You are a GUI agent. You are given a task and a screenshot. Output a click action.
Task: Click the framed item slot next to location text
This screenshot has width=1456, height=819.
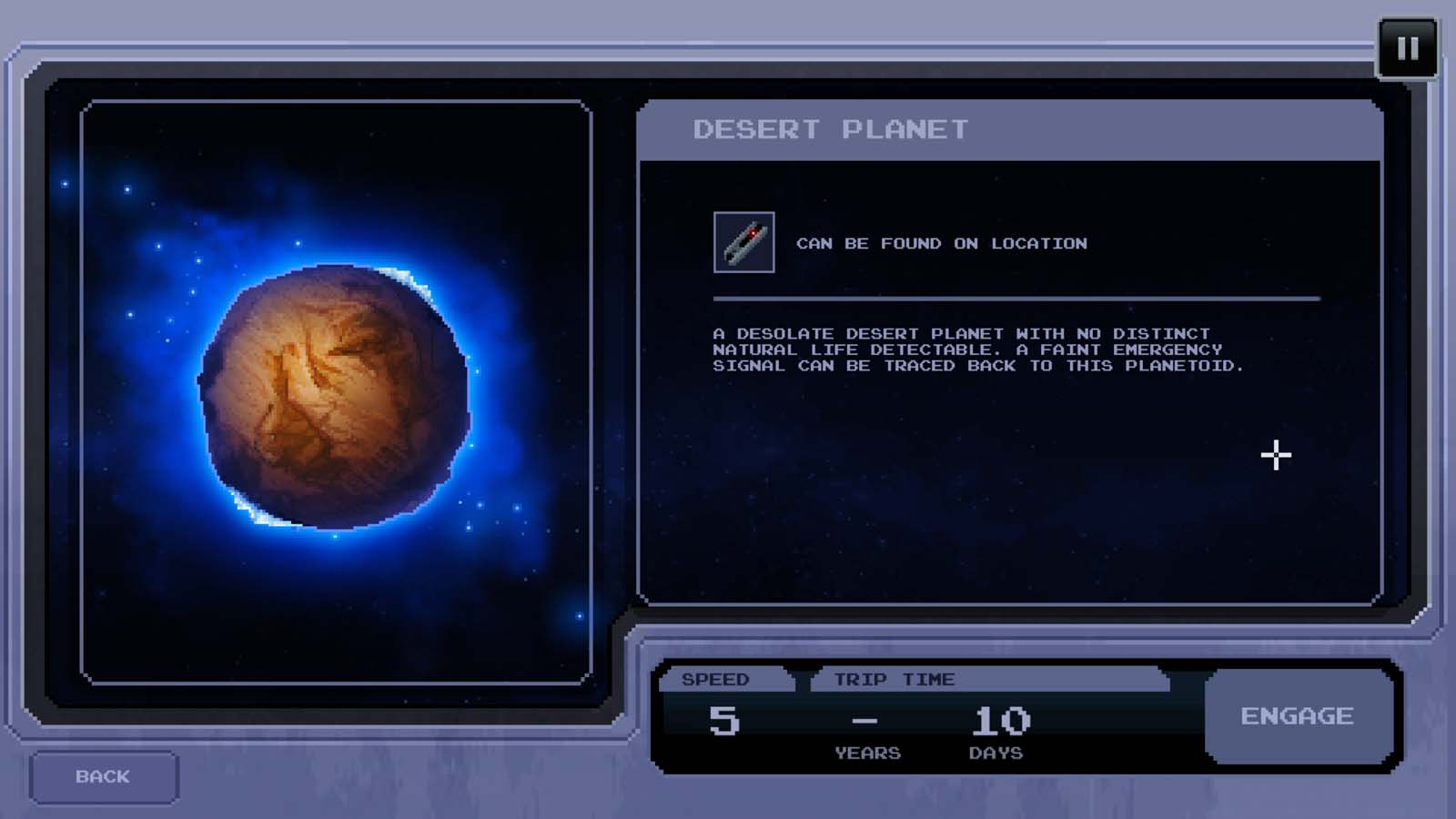pyautogui.click(x=743, y=242)
